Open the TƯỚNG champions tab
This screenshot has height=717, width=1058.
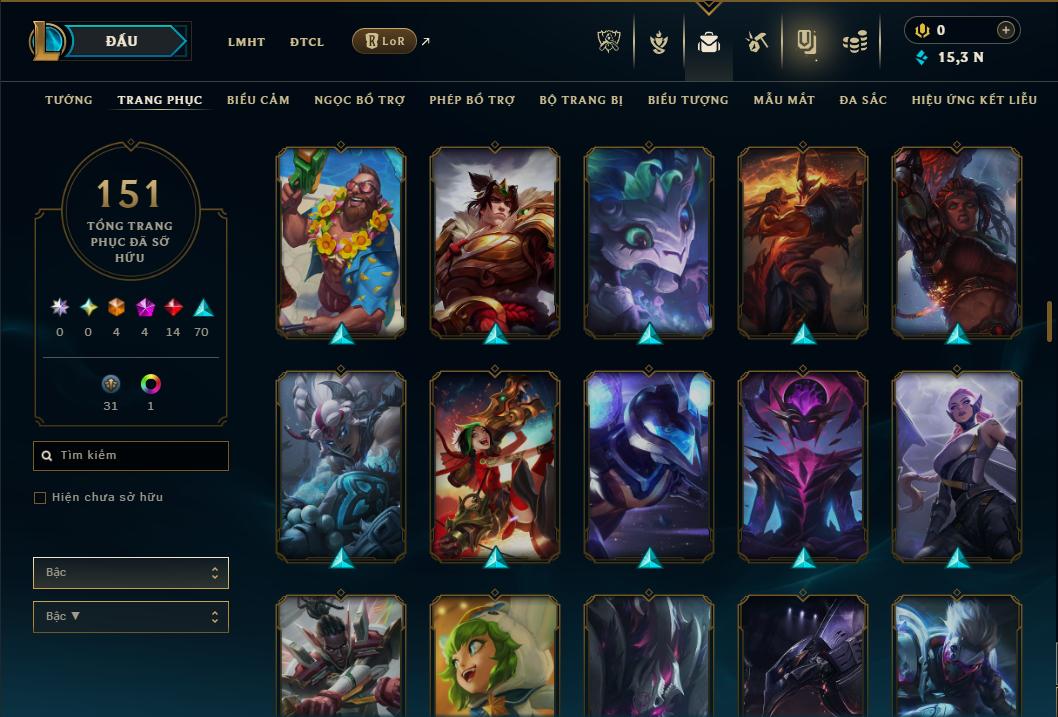[x=69, y=100]
